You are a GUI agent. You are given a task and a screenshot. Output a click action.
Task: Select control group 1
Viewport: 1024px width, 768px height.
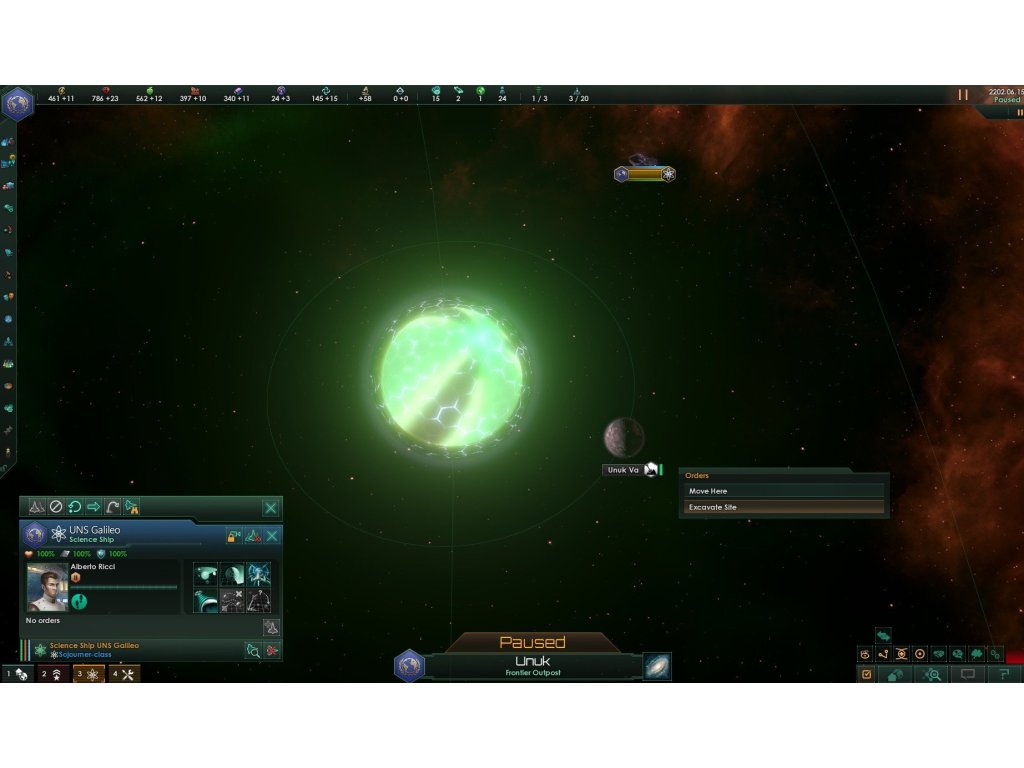pyautogui.click(x=17, y=674)
